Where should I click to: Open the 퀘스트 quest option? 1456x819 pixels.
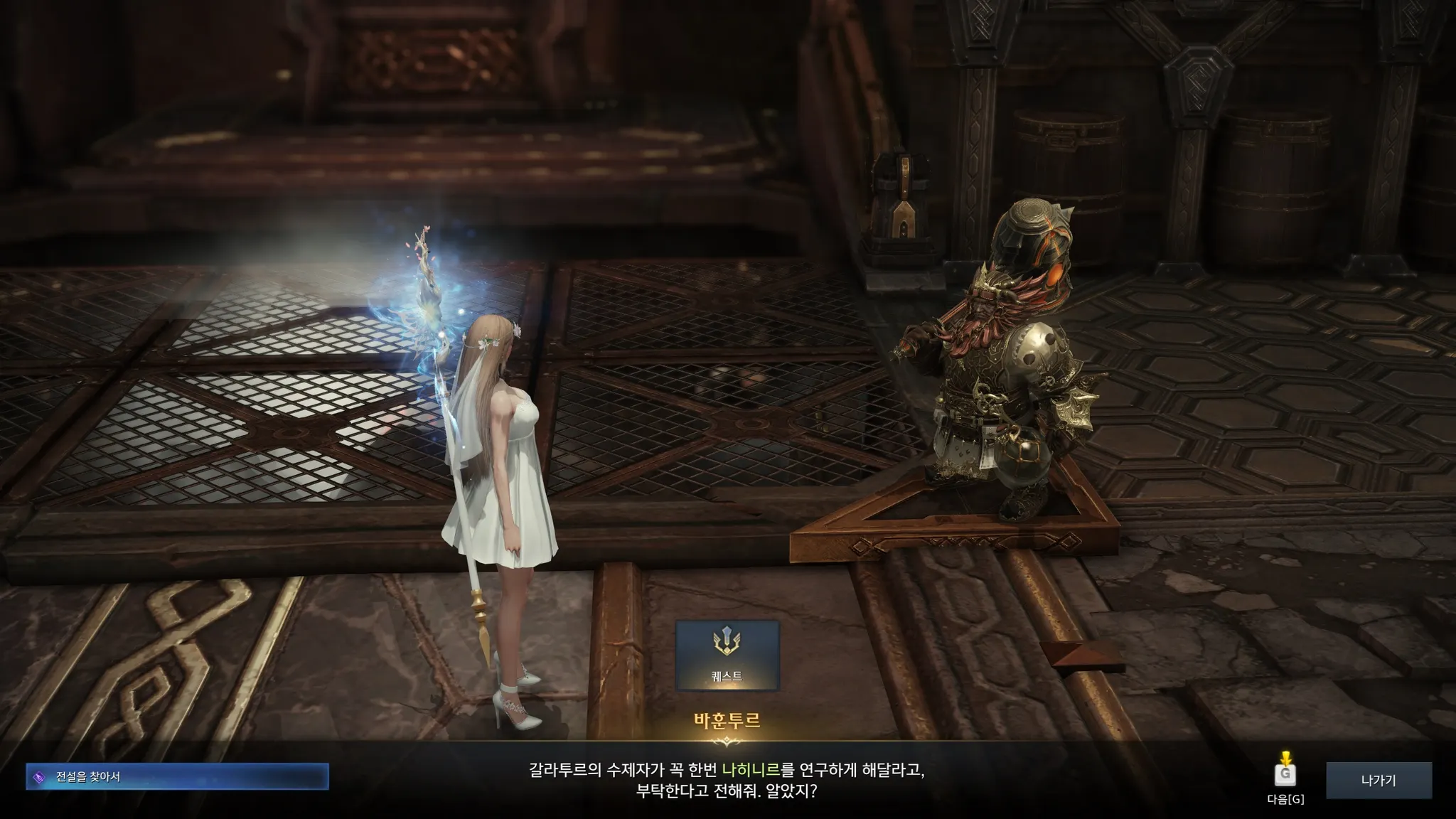727,655
